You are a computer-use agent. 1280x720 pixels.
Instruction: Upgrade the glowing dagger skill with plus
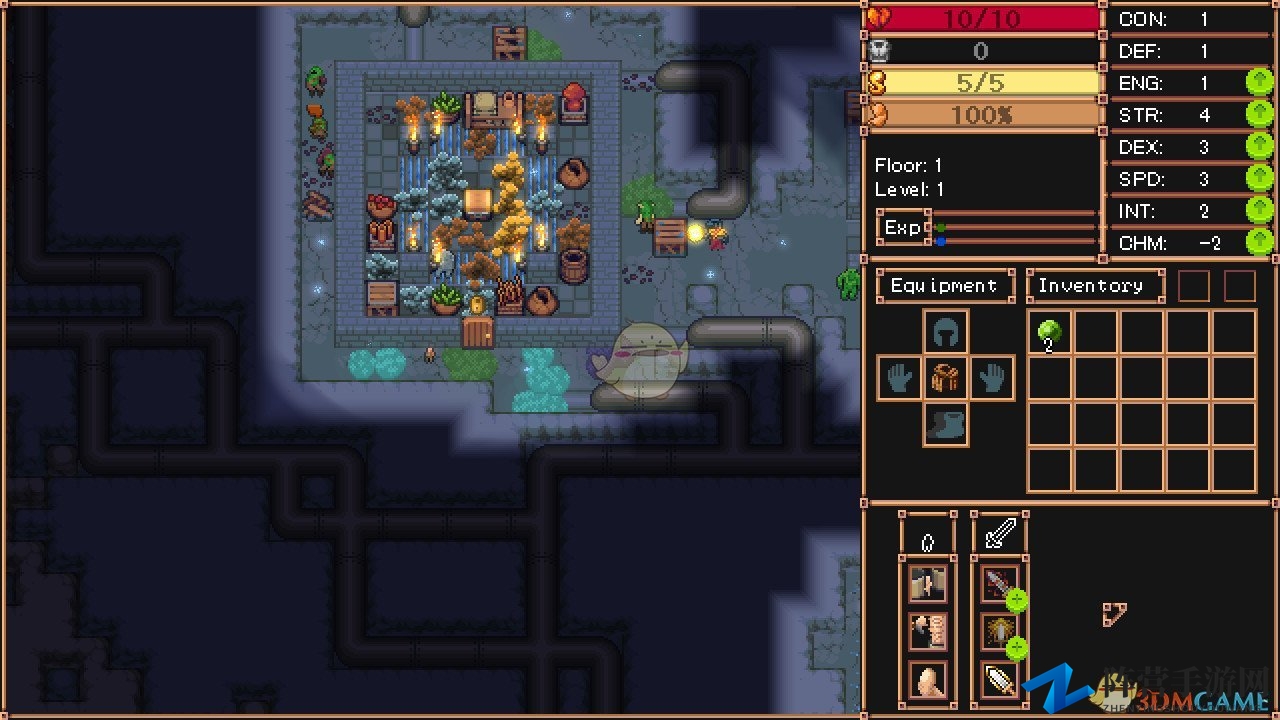pos(1017,649)
